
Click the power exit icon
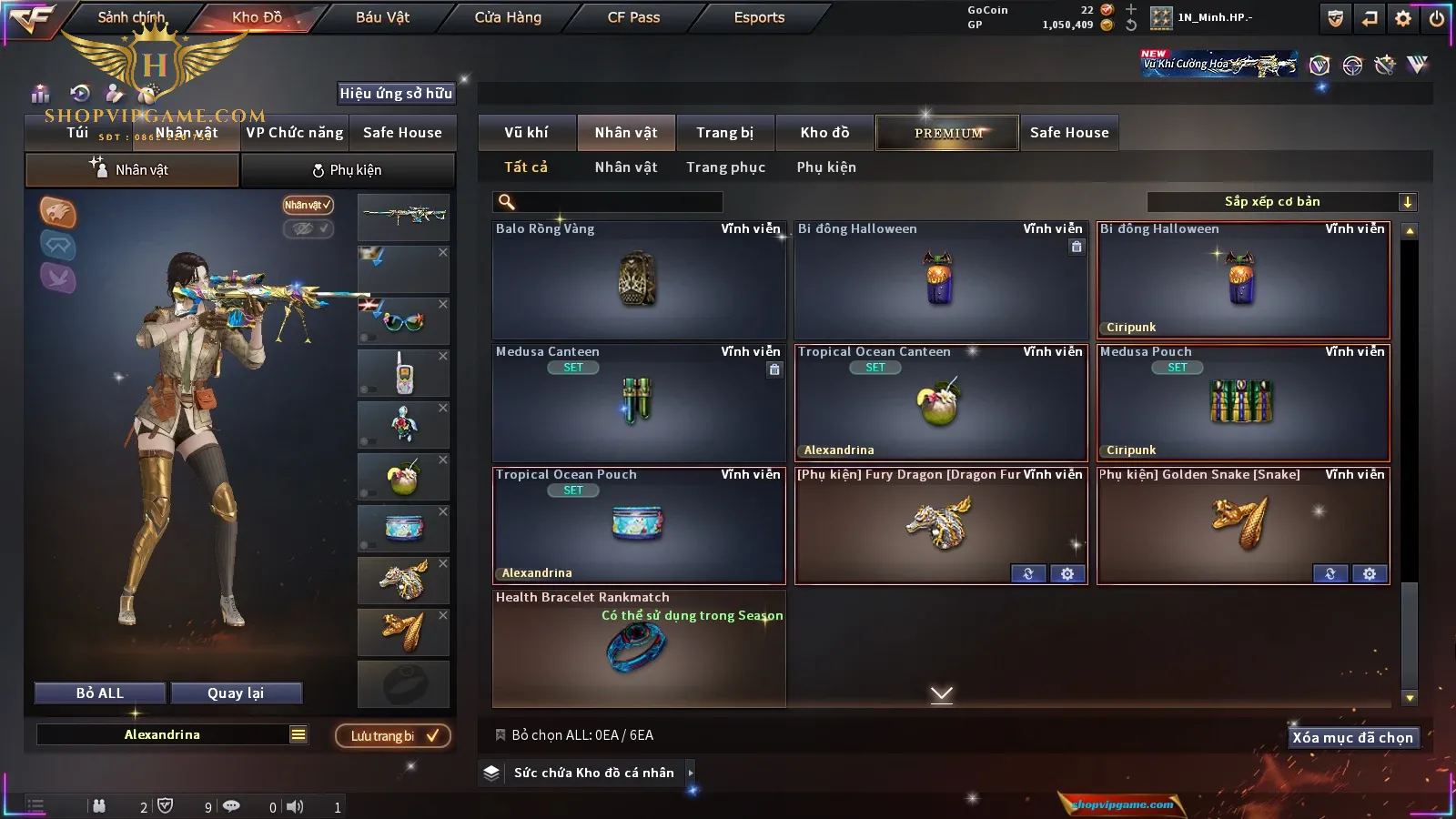point(1437,18)
